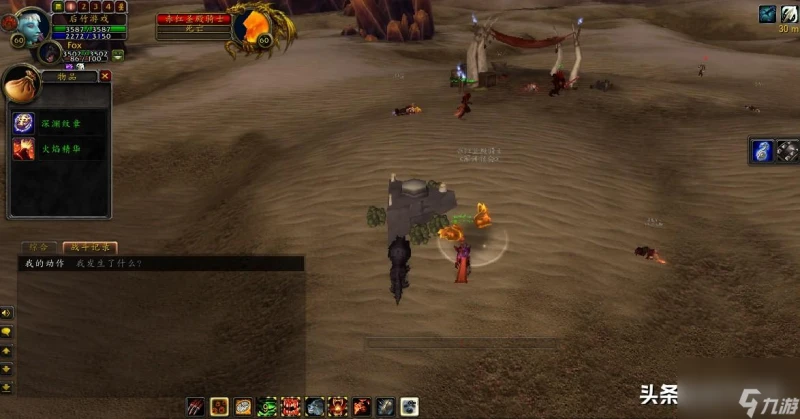
Task: Switch to the 综合 chat tab
Action: (39, 246)
